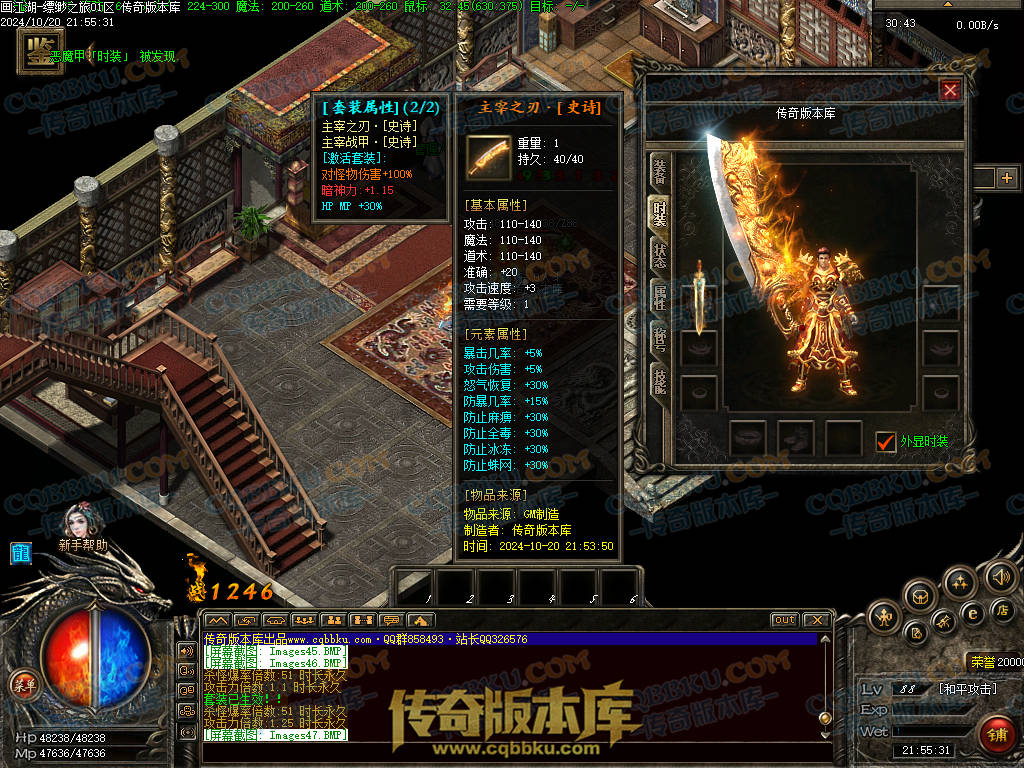Toggle the 外显时装 checkbox
The image size is (1024, 768).
coord(885,441)
